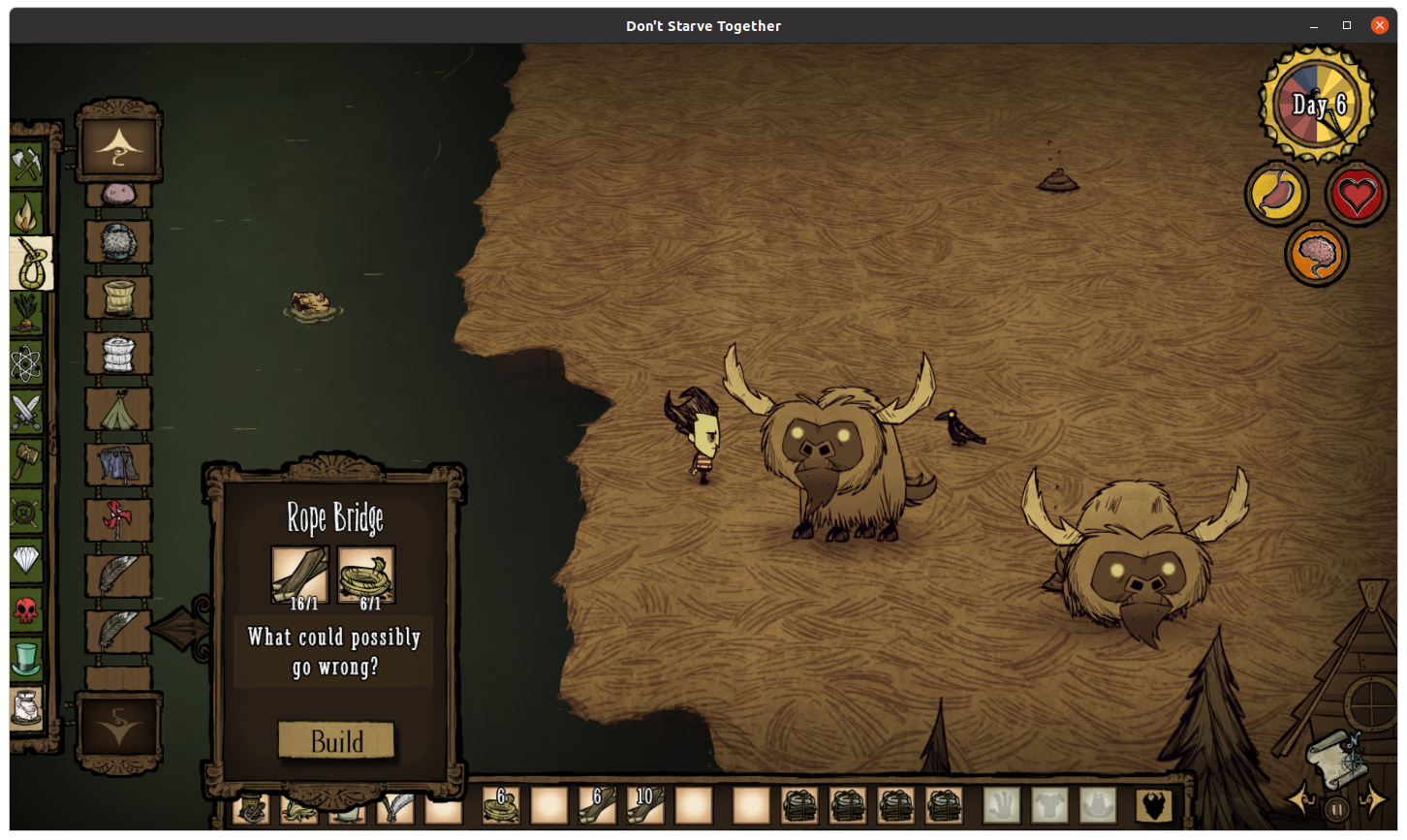Close the Don't Starve Together window
Screen dimensions: 1407x840
click(x=1380, y=25)
